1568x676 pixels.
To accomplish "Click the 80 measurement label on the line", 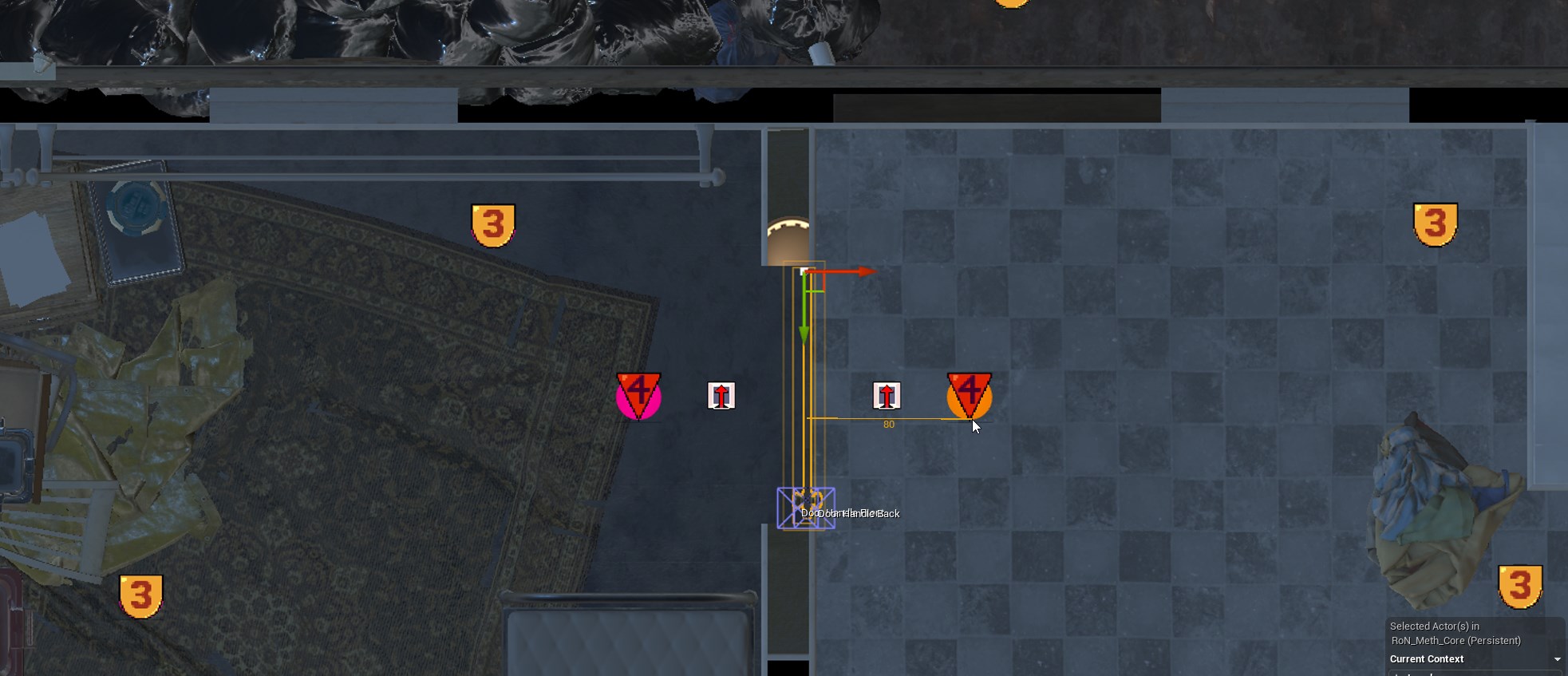I will [x=888, y=425].
